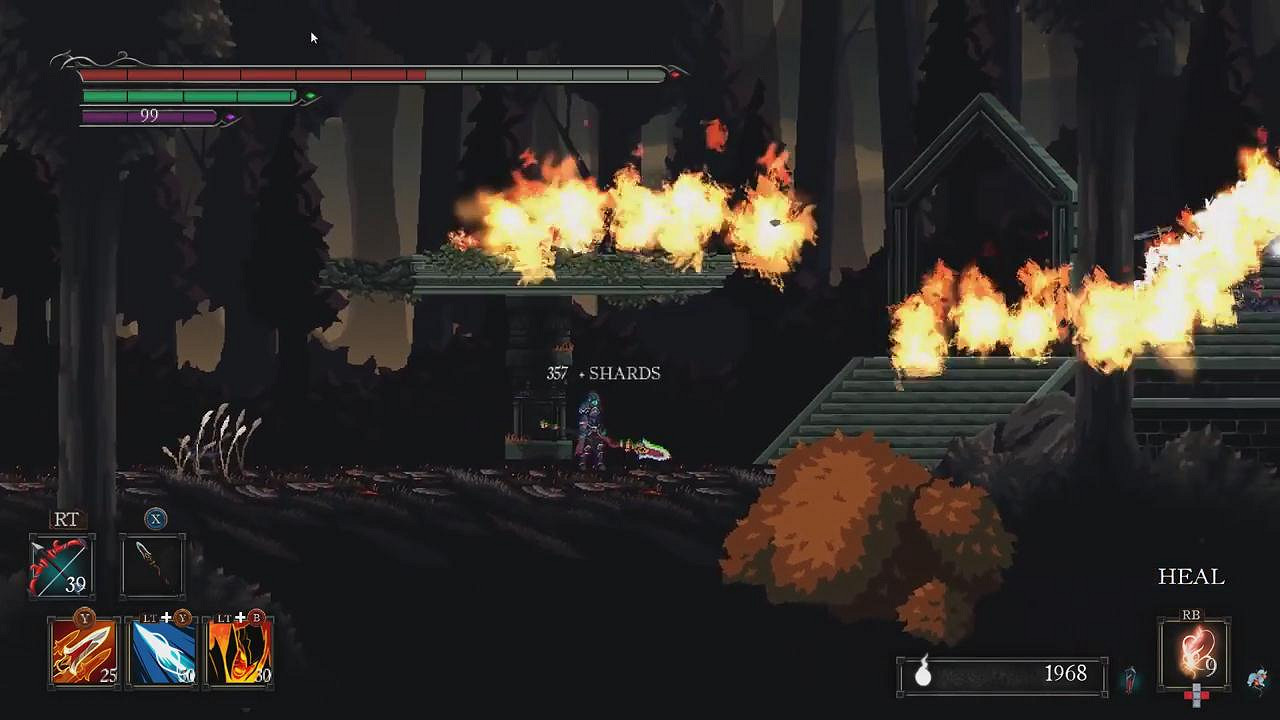Screen dimensions: 1280x720
Task: Click the purple gem beside the energy bar
Action: pos(230,116)
